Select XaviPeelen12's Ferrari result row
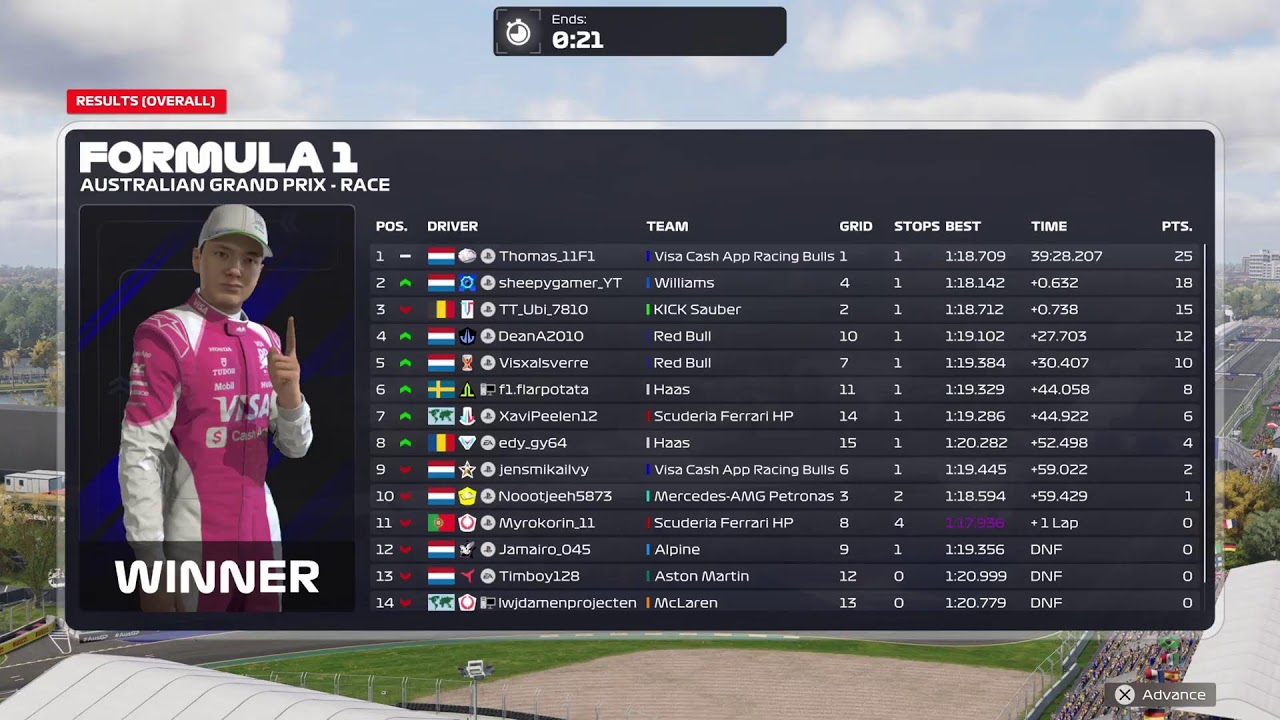This screenshot has height=720, width=1280. (x=785, y=416)
